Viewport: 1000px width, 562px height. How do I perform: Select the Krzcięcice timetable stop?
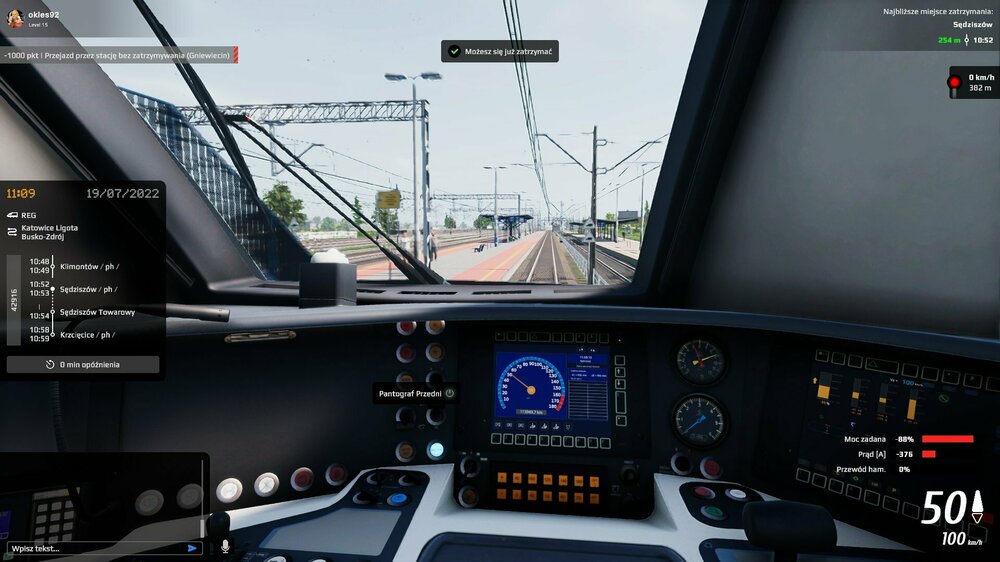coord(87,335)
